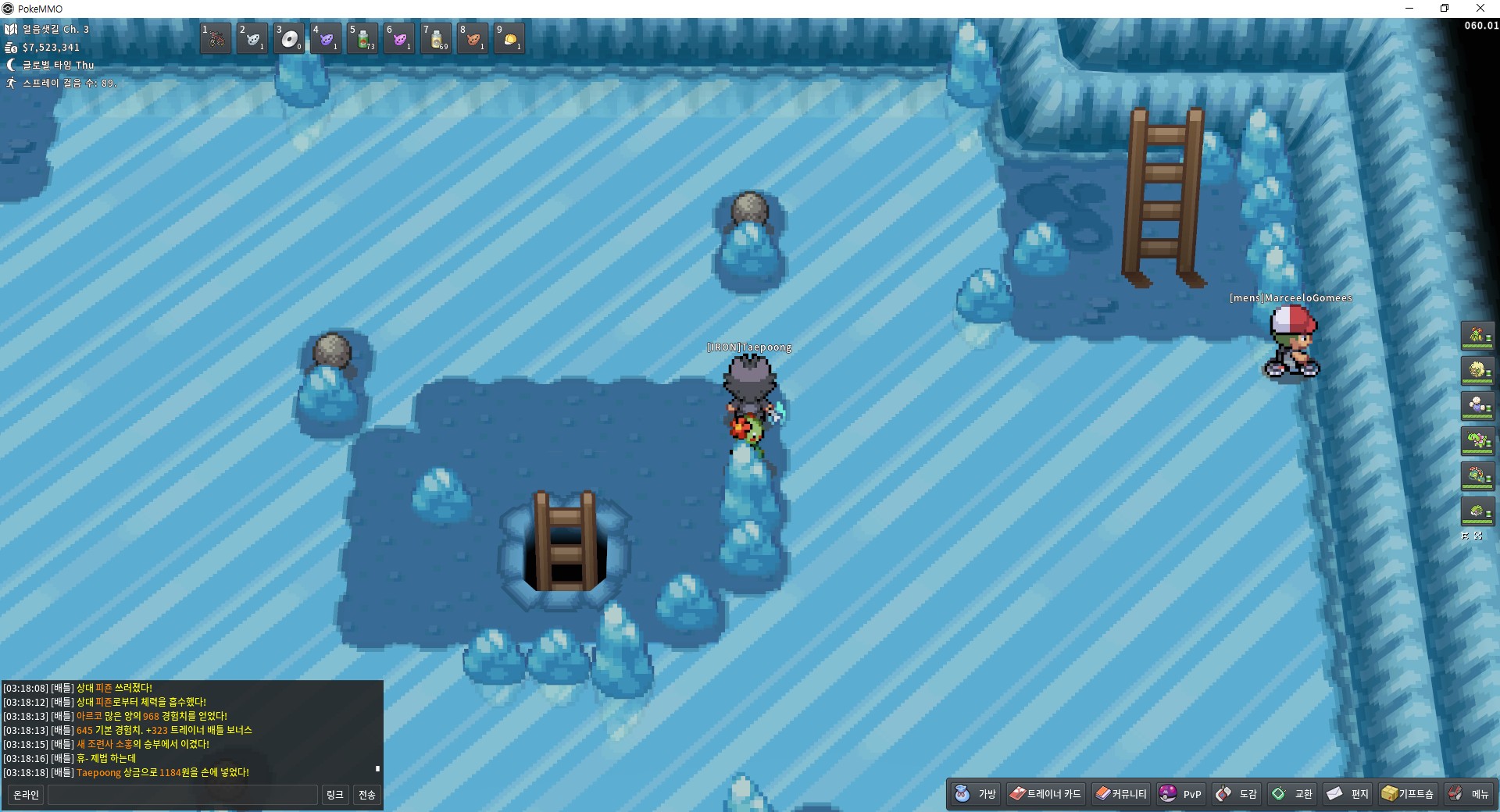The image size is (1500, 812).
Task: Open the 메뉴 main menu
Action: 1468,794
